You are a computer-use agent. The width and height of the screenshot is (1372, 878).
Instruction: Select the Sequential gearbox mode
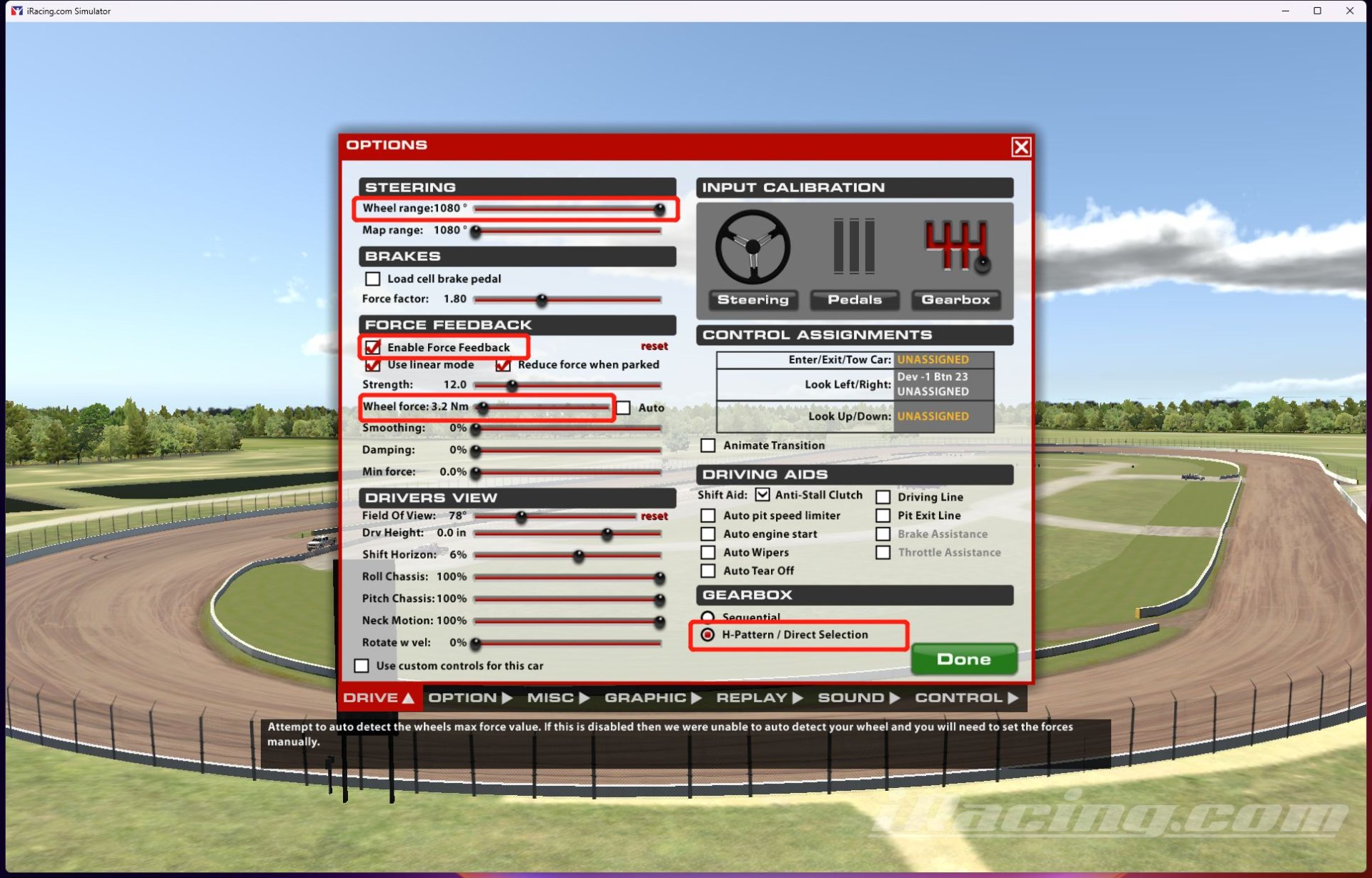pyautogui.click(x=708, y=617)
